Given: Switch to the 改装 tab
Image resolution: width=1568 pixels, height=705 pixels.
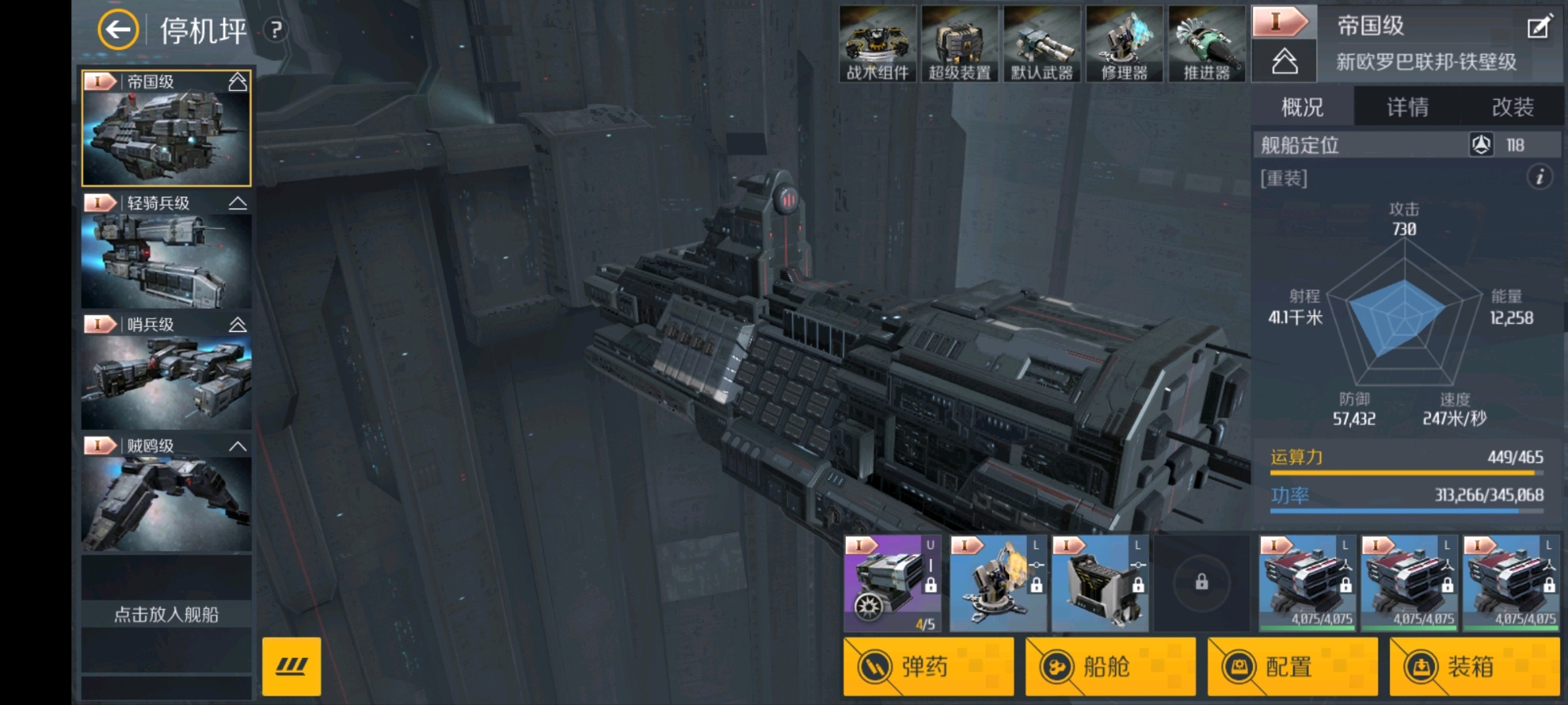Looking at the screenshot, I should [x=1512, y=107].
